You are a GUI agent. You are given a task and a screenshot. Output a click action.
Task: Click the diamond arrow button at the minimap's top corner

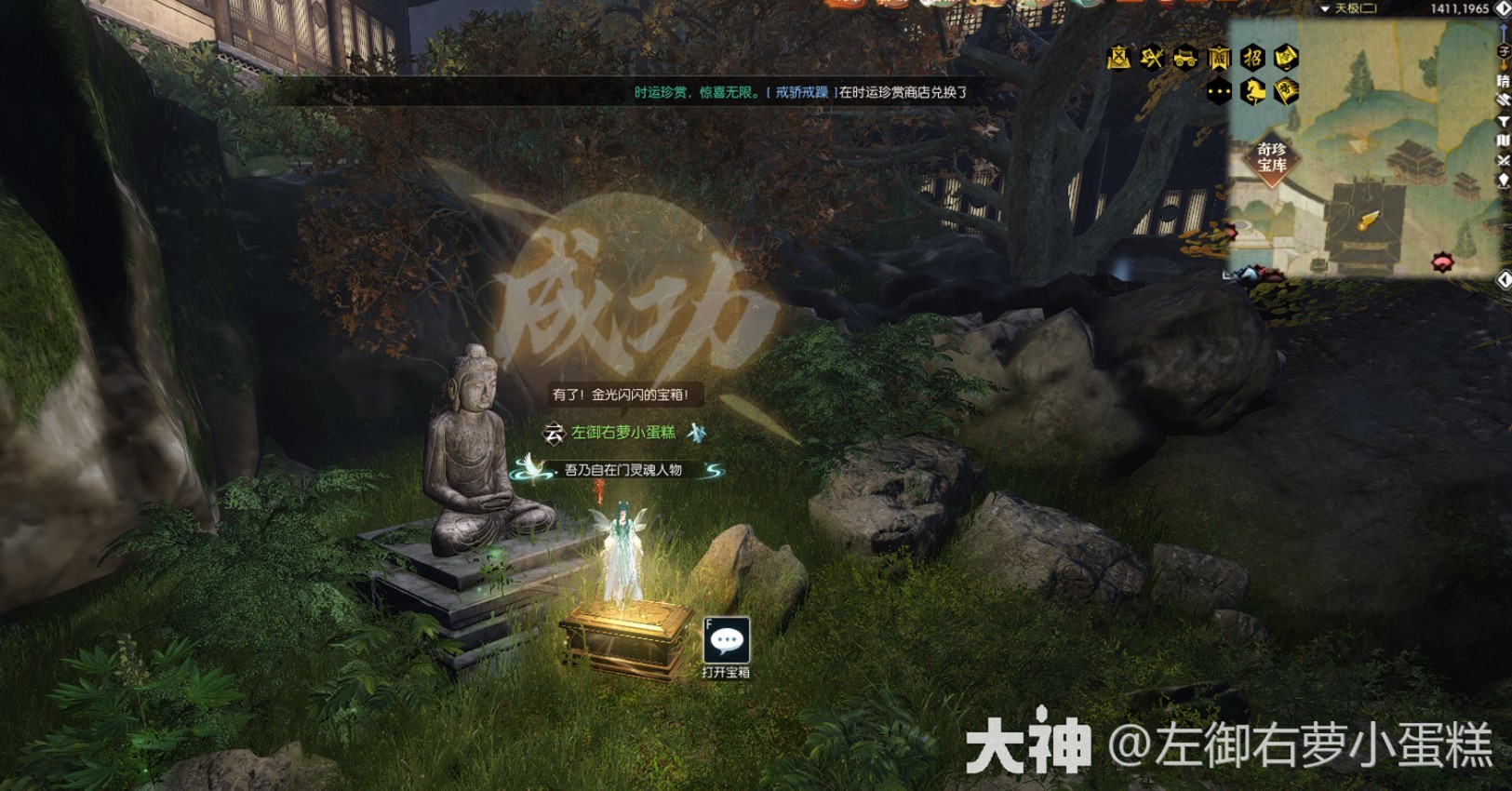point(1503,8)
